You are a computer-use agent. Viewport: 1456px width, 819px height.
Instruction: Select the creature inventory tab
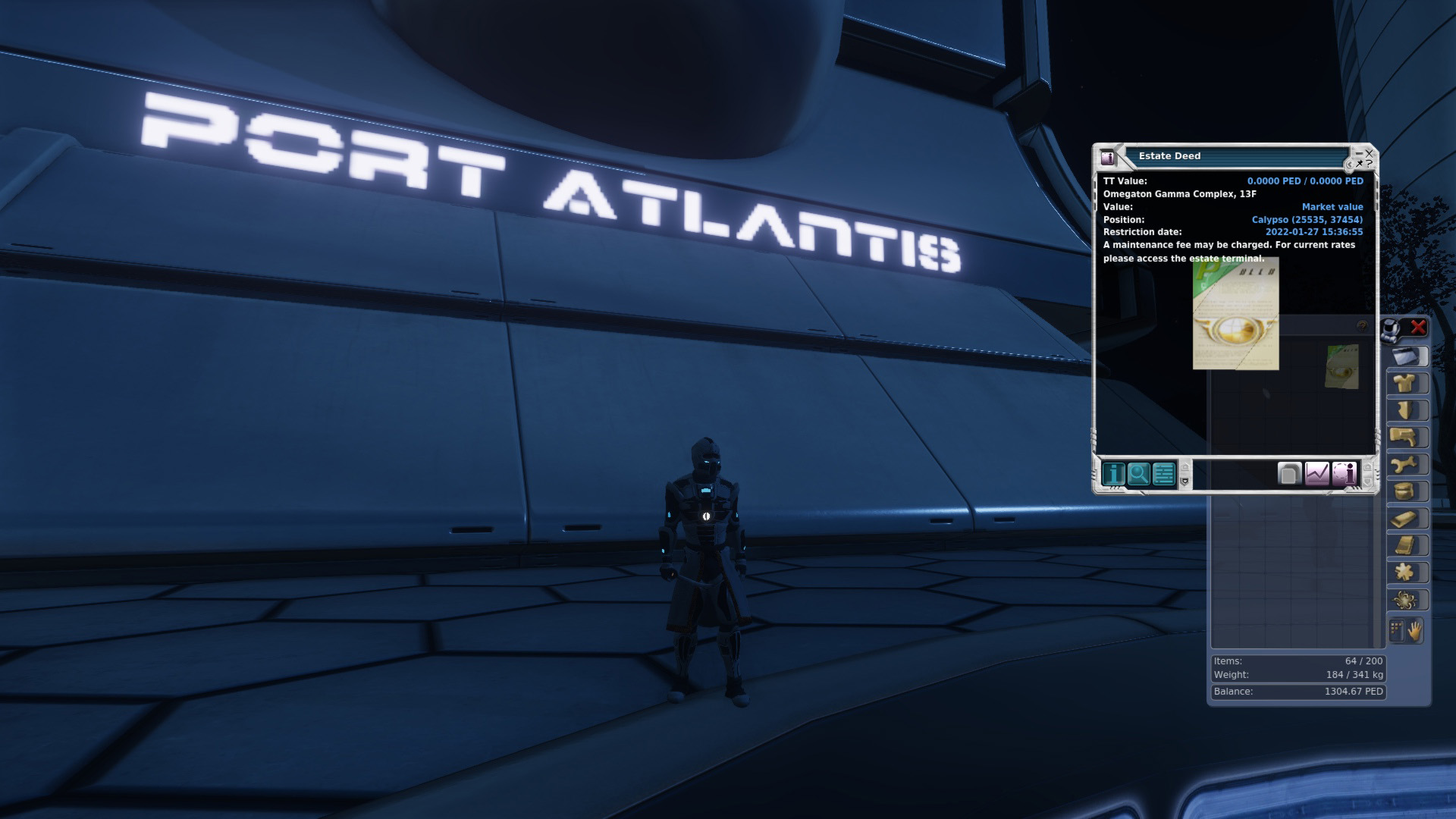(x=1407, y=600)
